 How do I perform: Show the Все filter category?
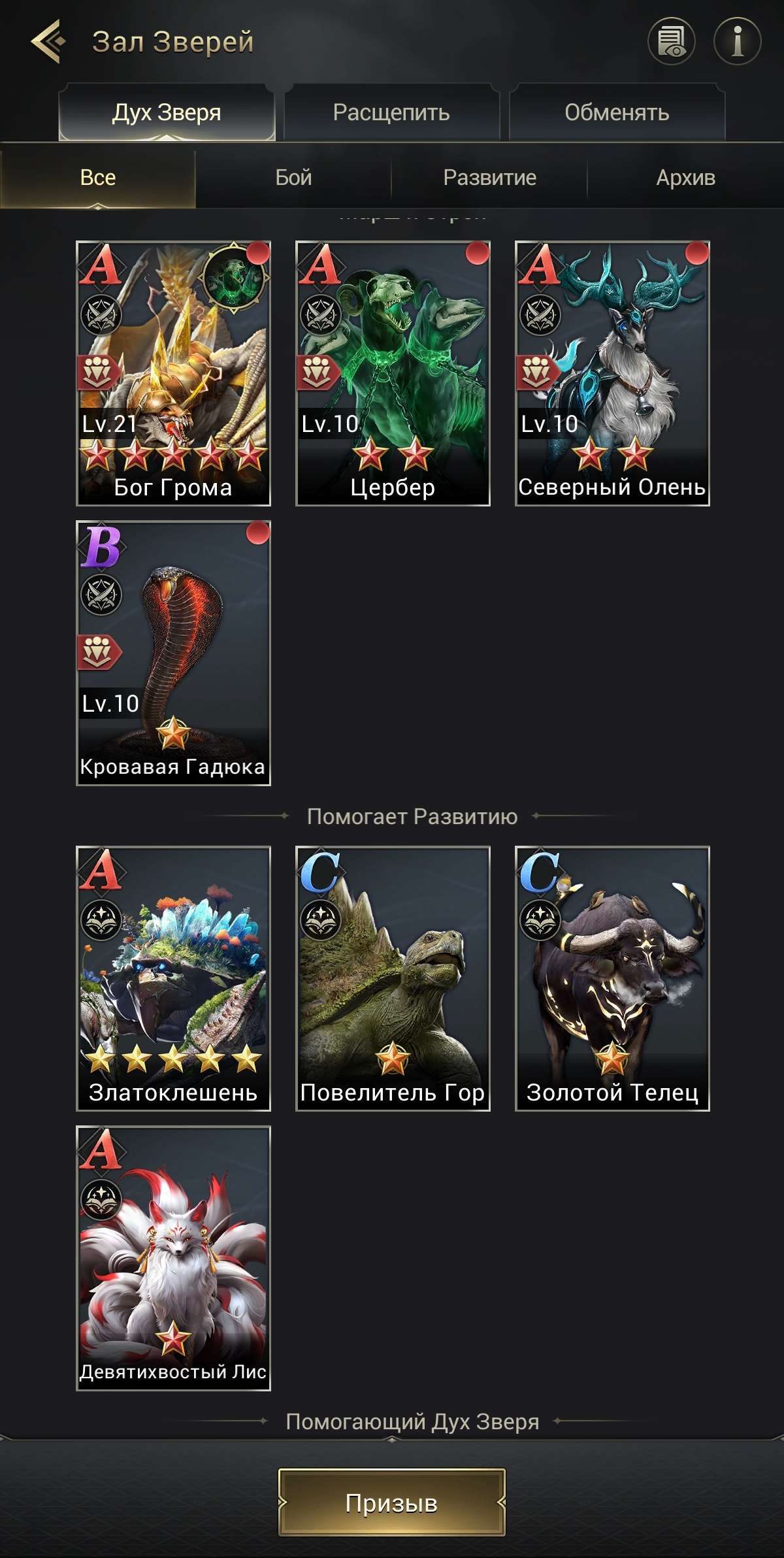click(x=98, y=178)
